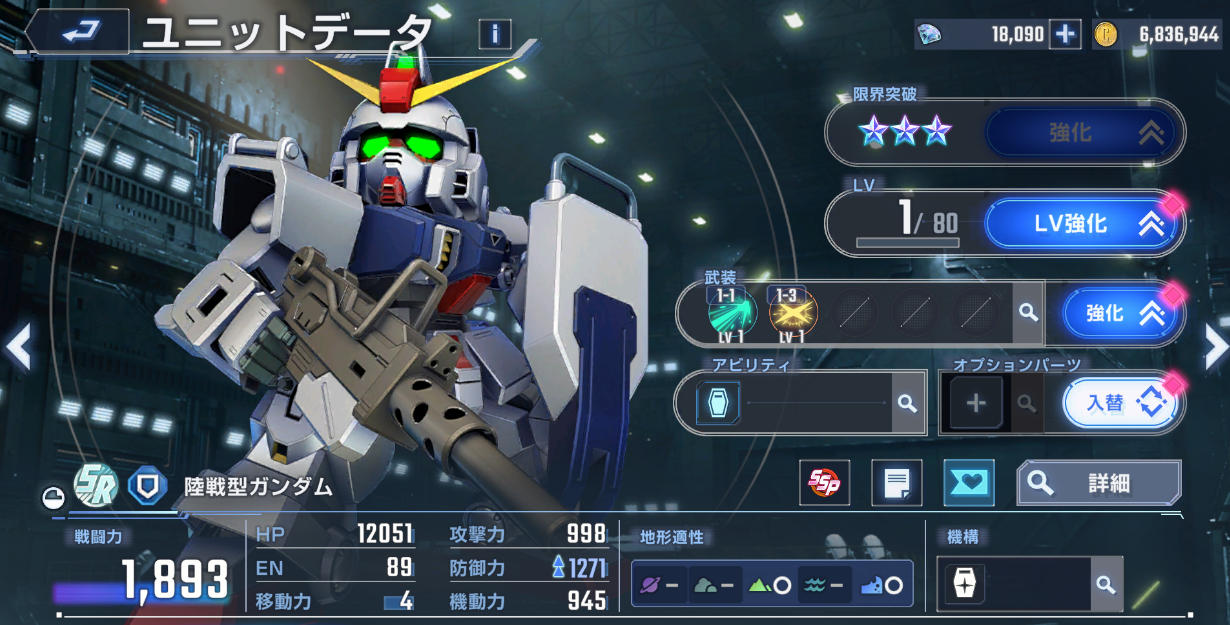The image size is (1230, 625).
Task: Select the LV強化 button
Action: [1084, 224]
